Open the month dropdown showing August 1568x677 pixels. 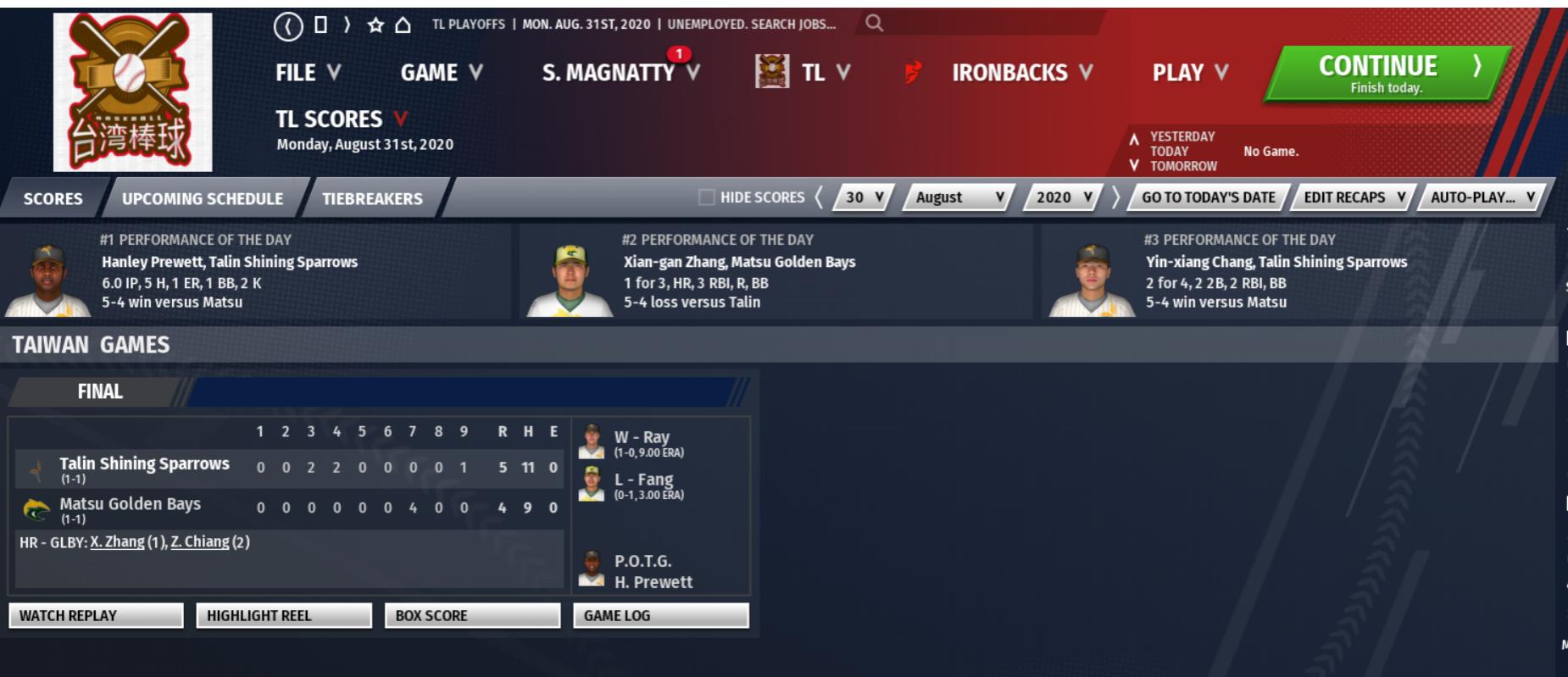point(959,197)
